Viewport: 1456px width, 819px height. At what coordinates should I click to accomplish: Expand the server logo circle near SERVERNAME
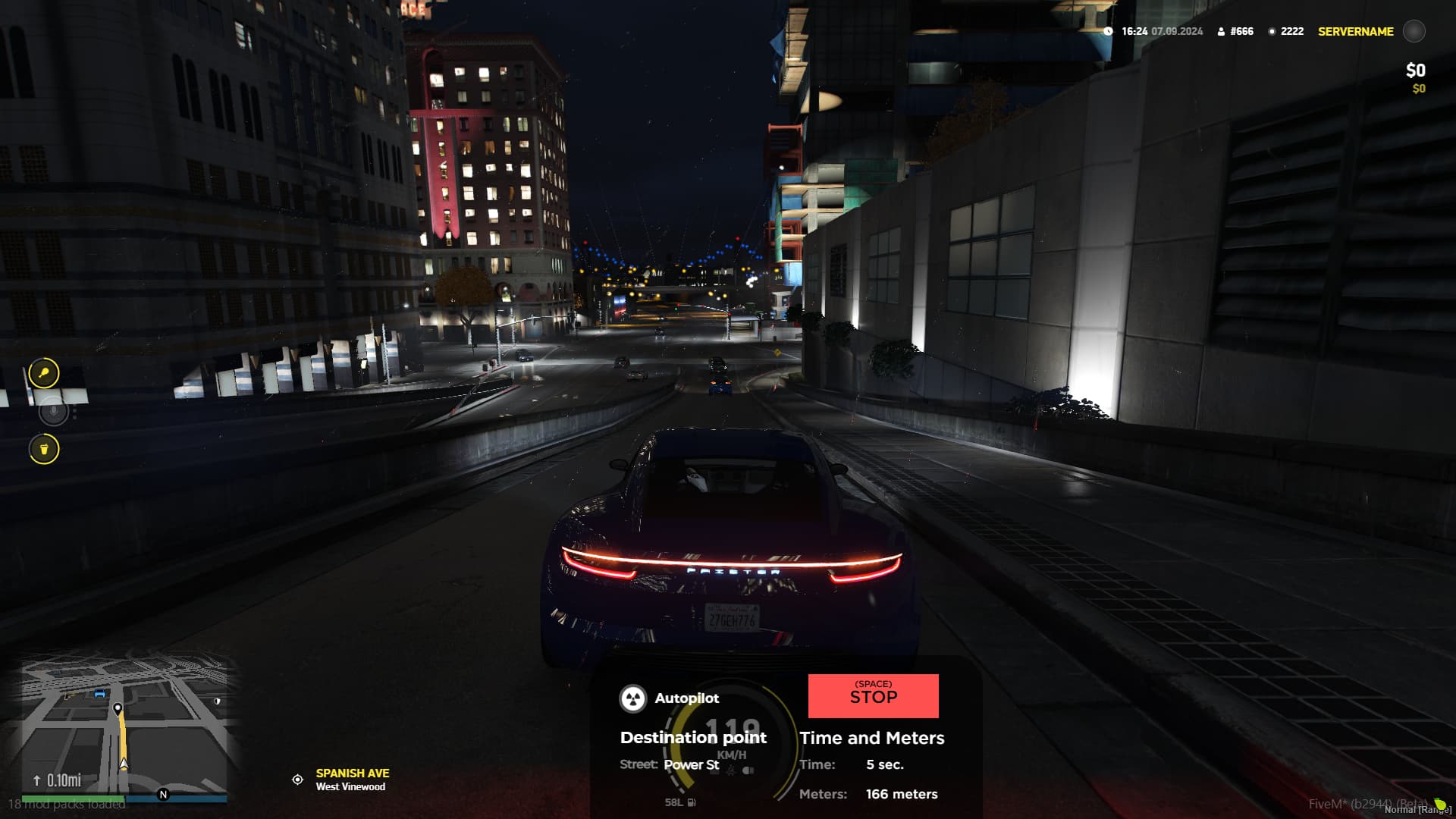point(1414,32)
